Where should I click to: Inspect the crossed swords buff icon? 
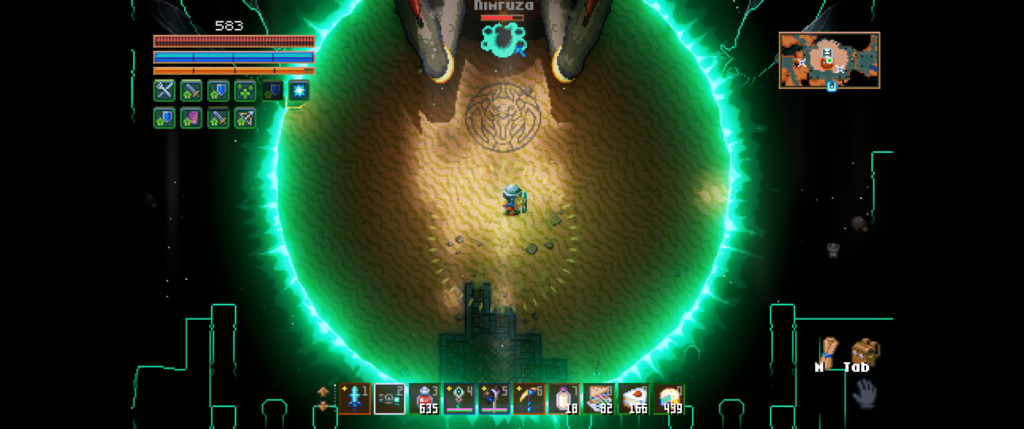[164, 91]
